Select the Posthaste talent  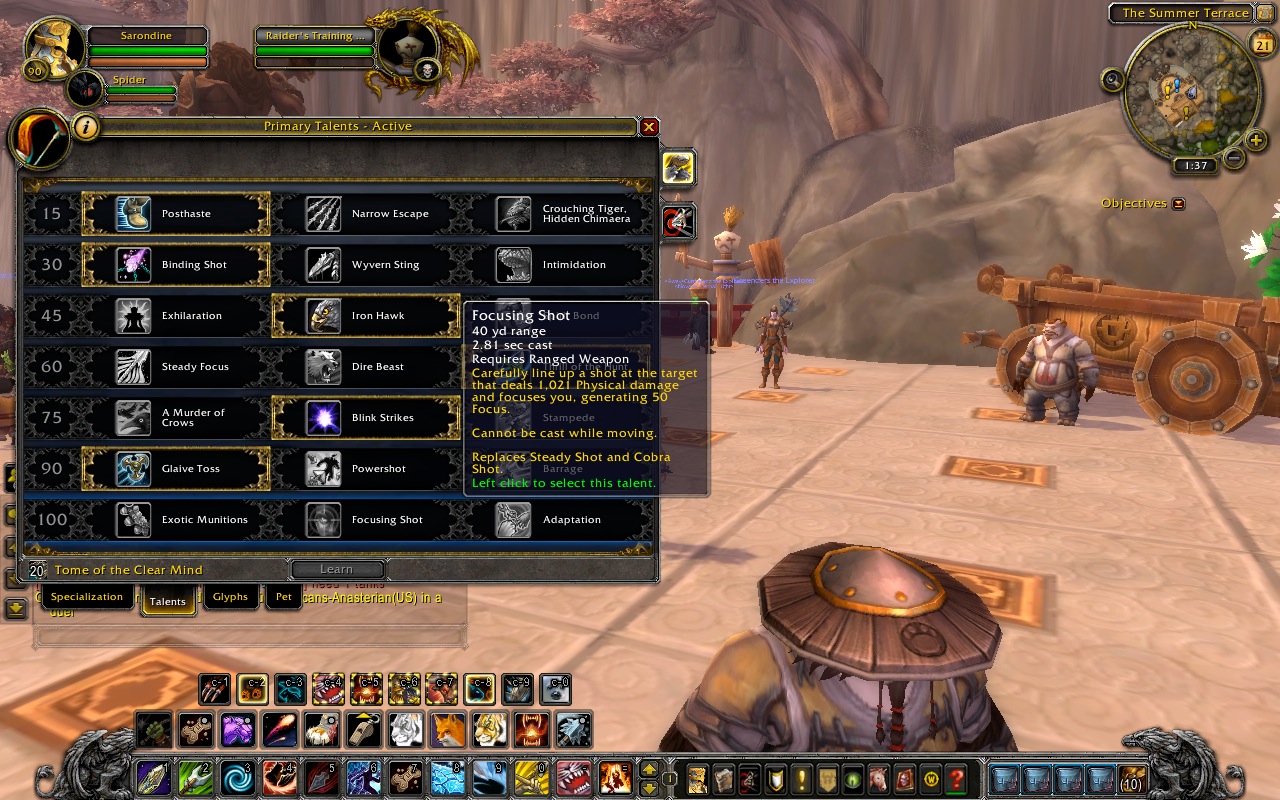(176, 214)
